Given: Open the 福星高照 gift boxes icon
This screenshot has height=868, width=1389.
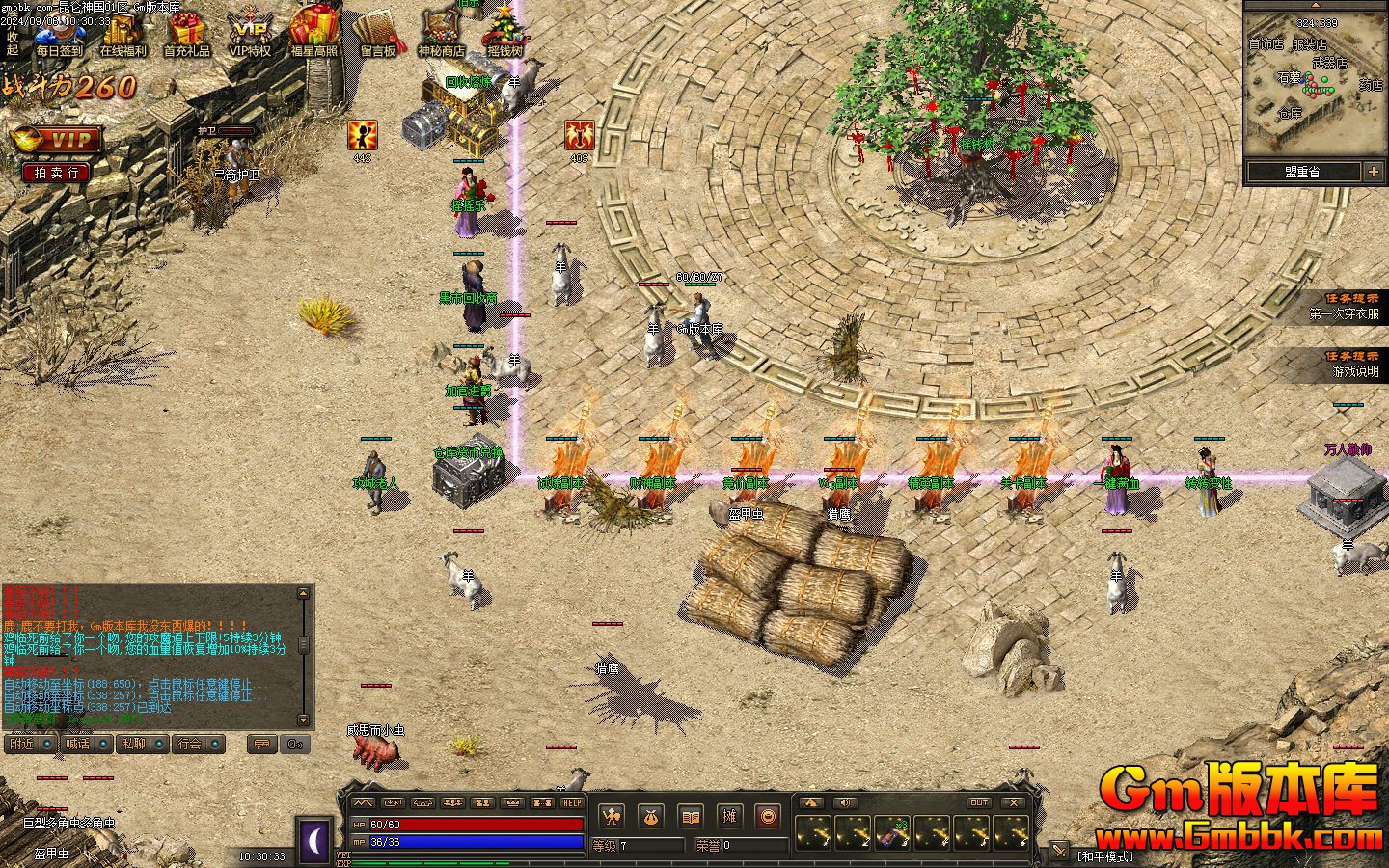Looking at the screenshot, I should tap(314, 35).
